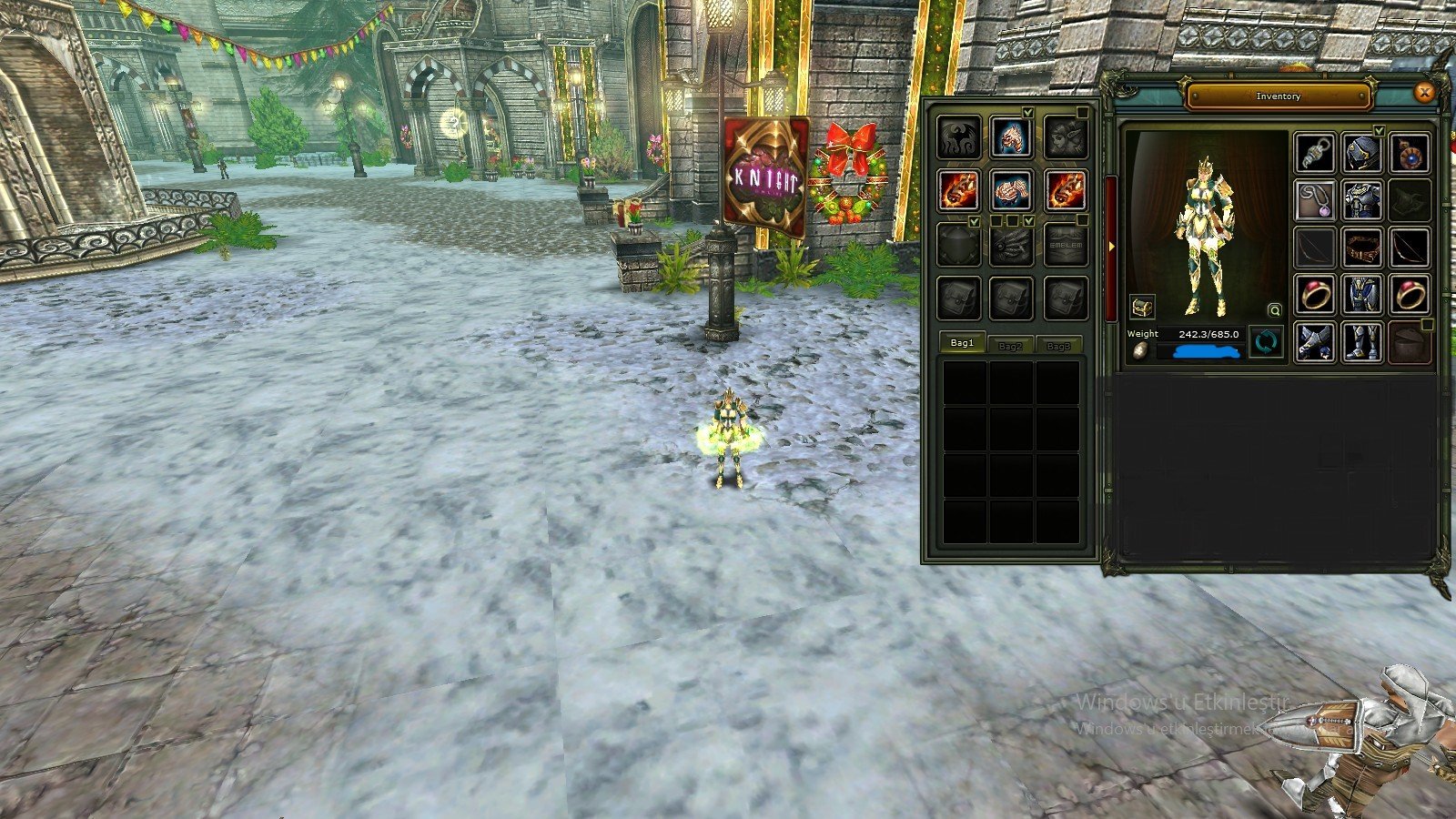Click the treasure chest icon beside the character preview
The image size is (1456, 819).
(x=1143, y=306)
